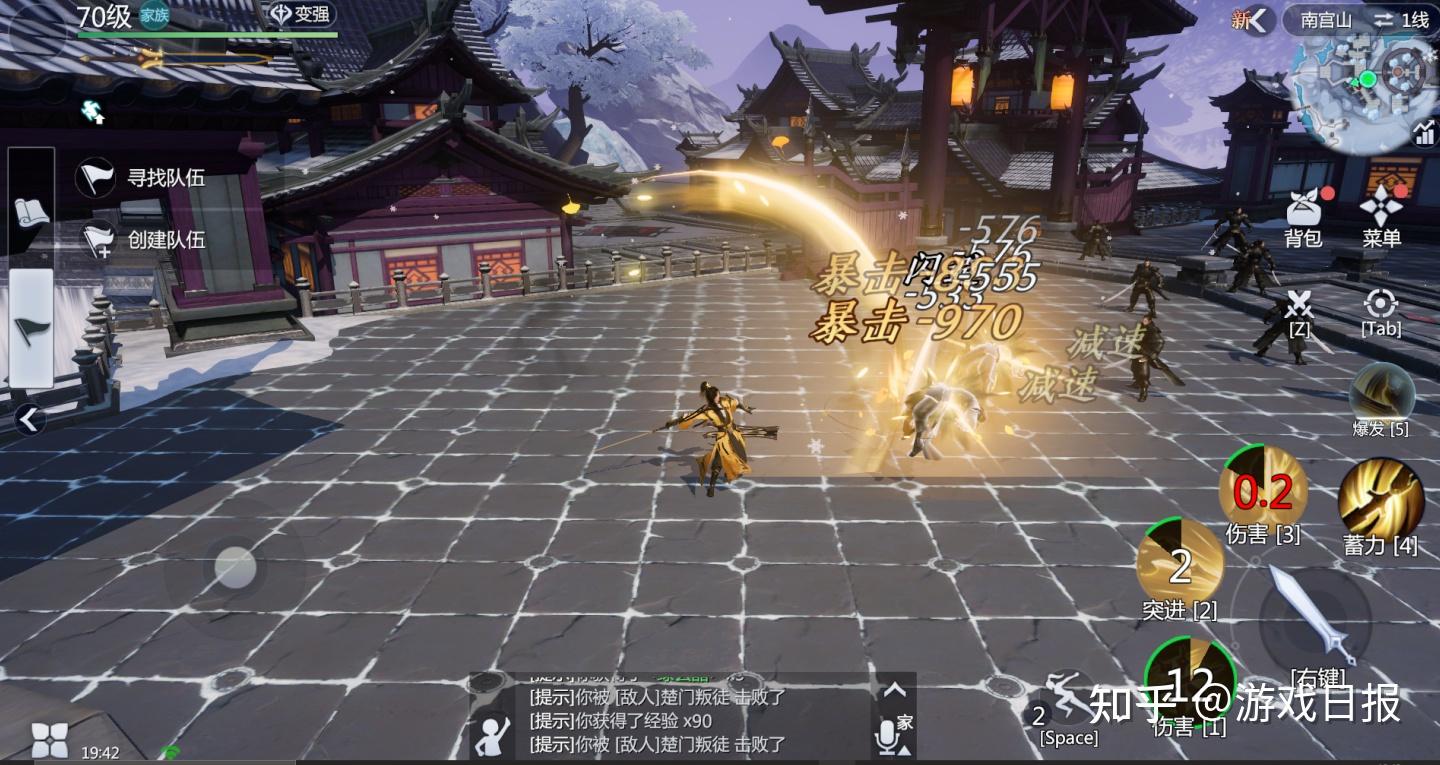Screen dimensions: 1440x765
Task: Open the 变强 power-up menu
Action: coord(301,16)
